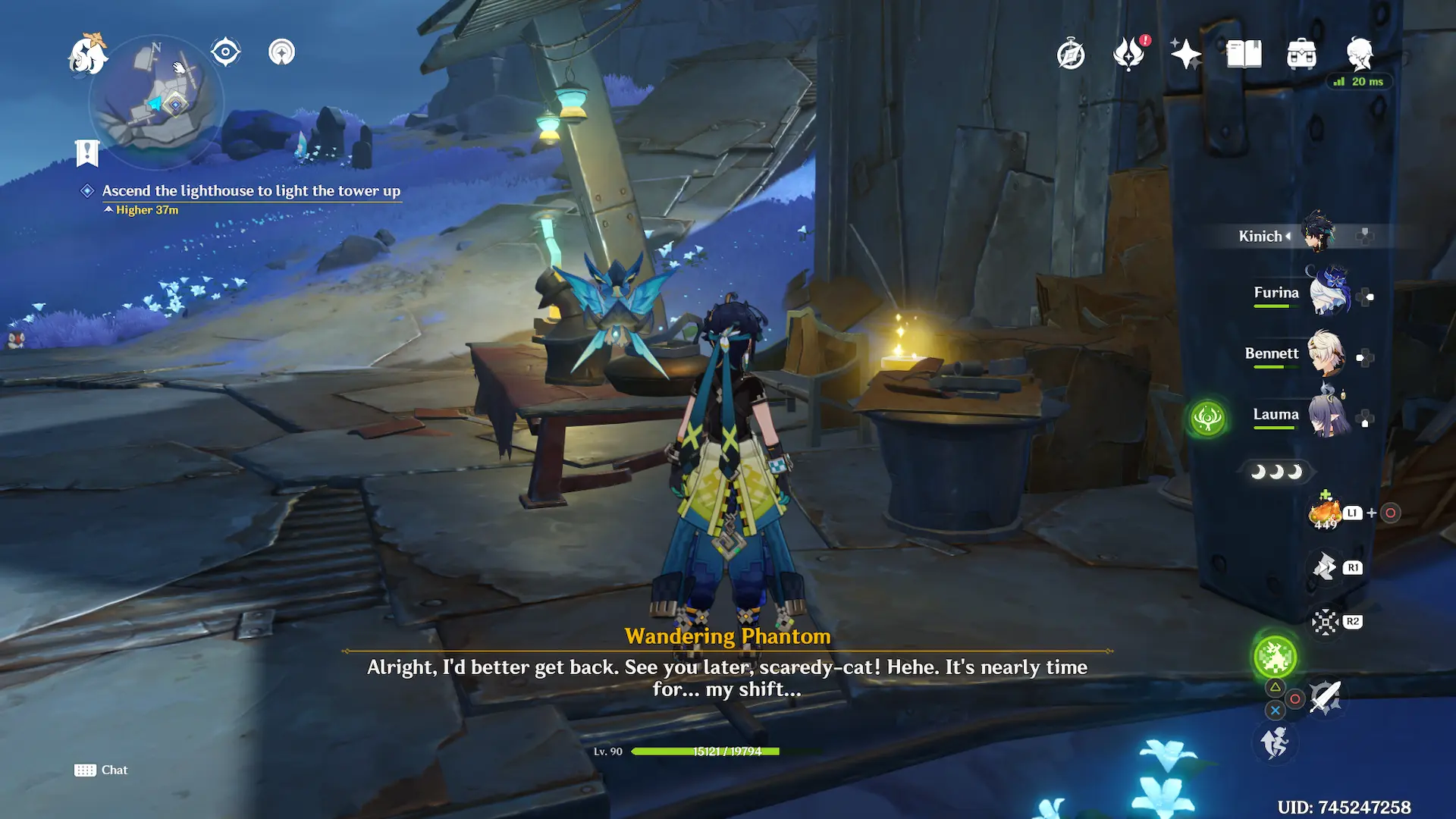The image size is (1456, 819).
Task: Open the inventory bag icon
Action: (1301, 55)
